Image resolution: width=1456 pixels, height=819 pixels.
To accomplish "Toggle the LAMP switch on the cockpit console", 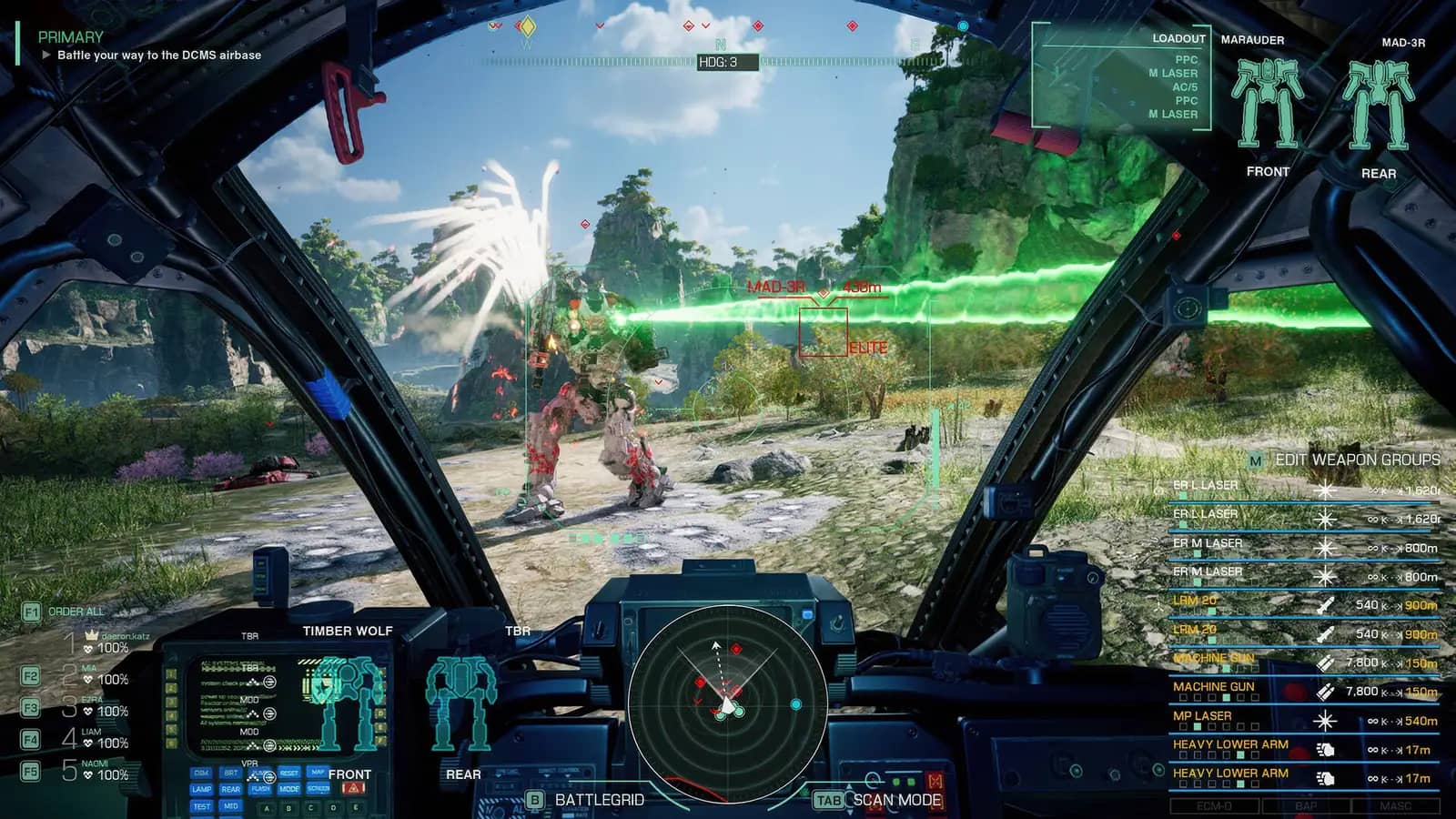I will click(199, 788).
